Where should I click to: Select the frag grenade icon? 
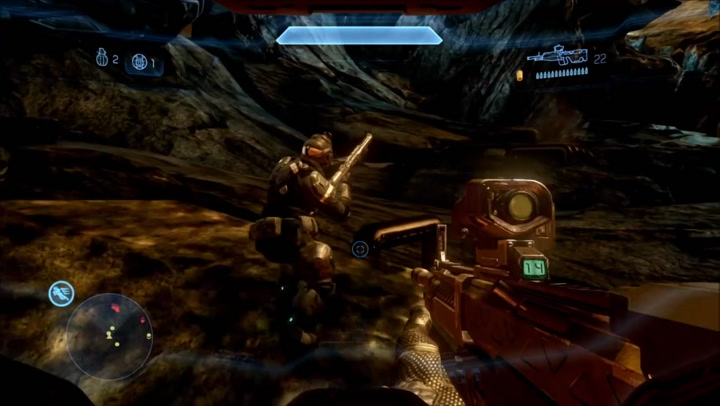tap(101, 59)
